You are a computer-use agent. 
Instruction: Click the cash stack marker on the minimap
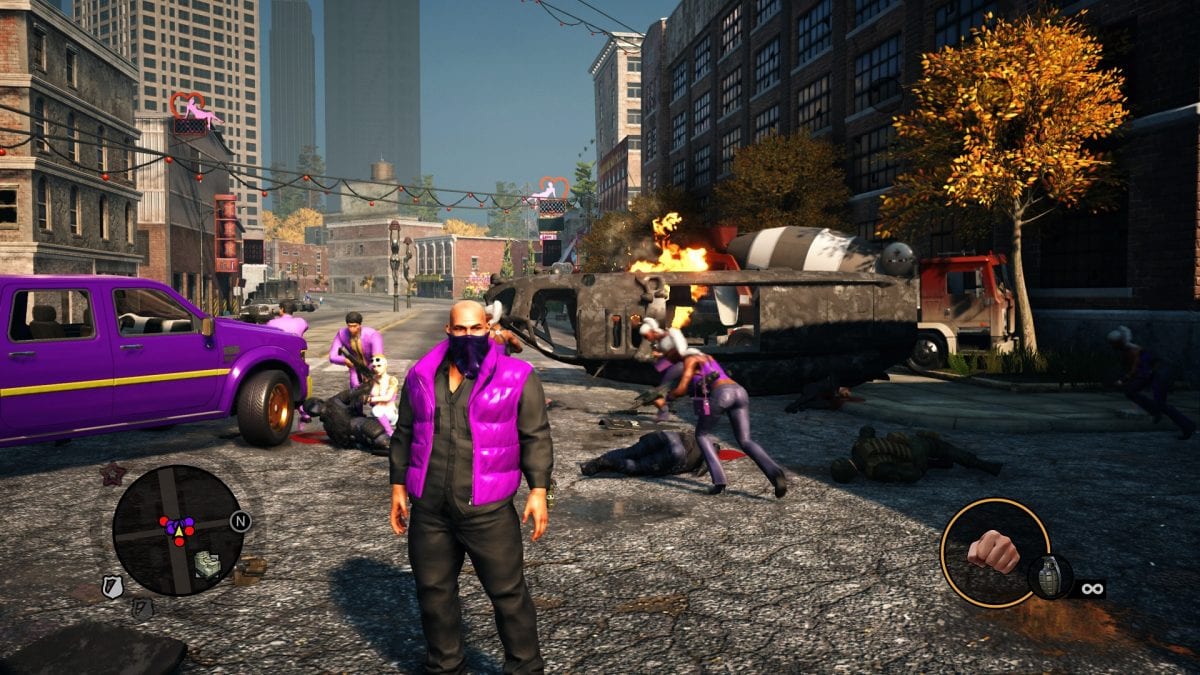pyautogui.click(x=207, y=565)
